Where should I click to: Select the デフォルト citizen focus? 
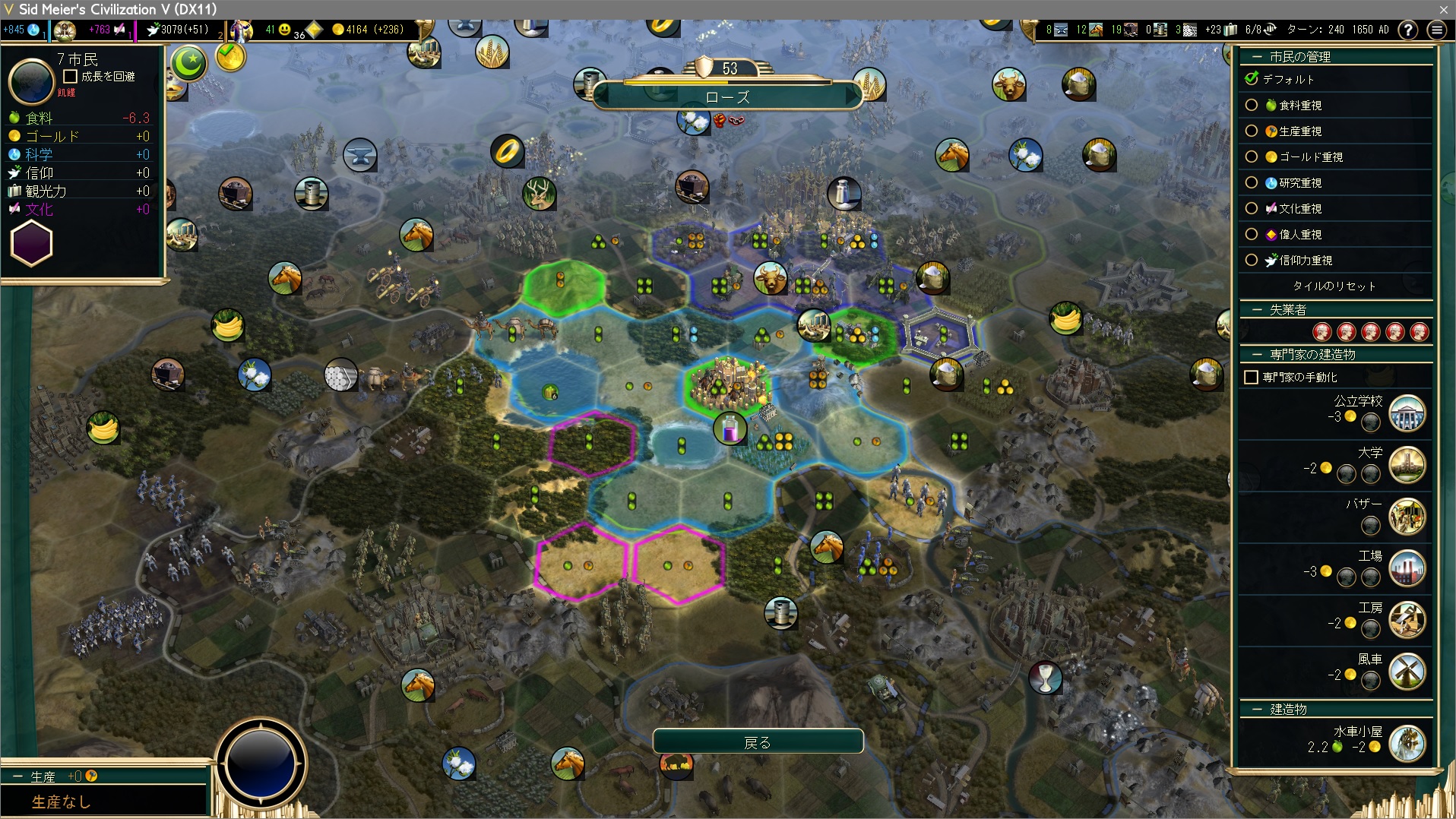coord(1252,79)
